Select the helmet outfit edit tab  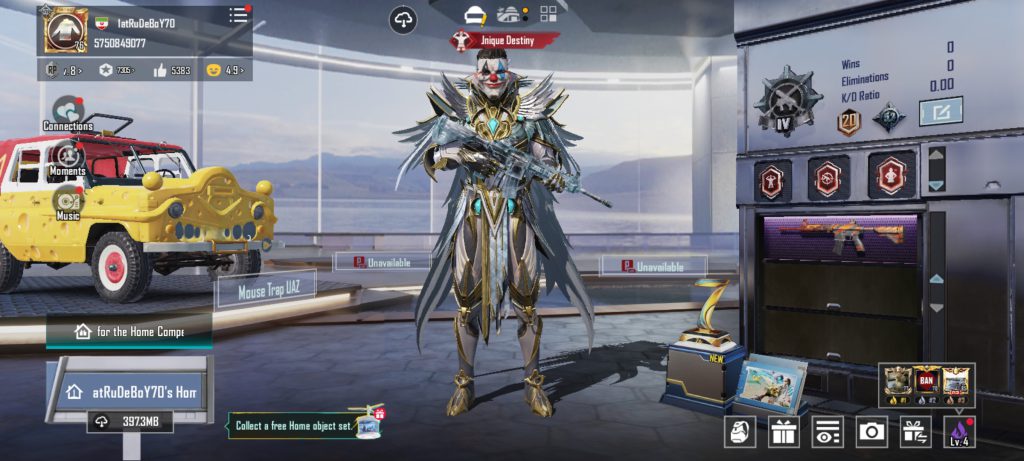(x=475, y=14)
